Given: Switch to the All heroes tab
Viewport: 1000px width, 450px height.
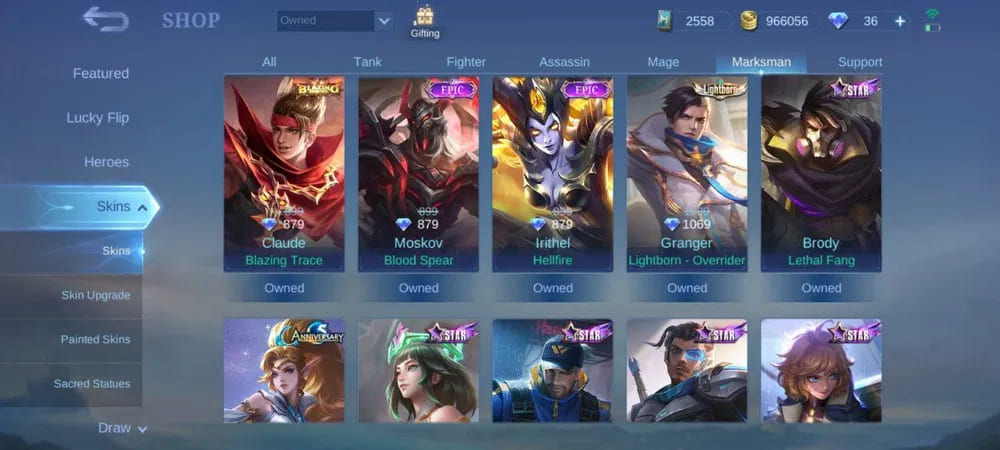Looking at the screenshot, I should tap(269, 62).
